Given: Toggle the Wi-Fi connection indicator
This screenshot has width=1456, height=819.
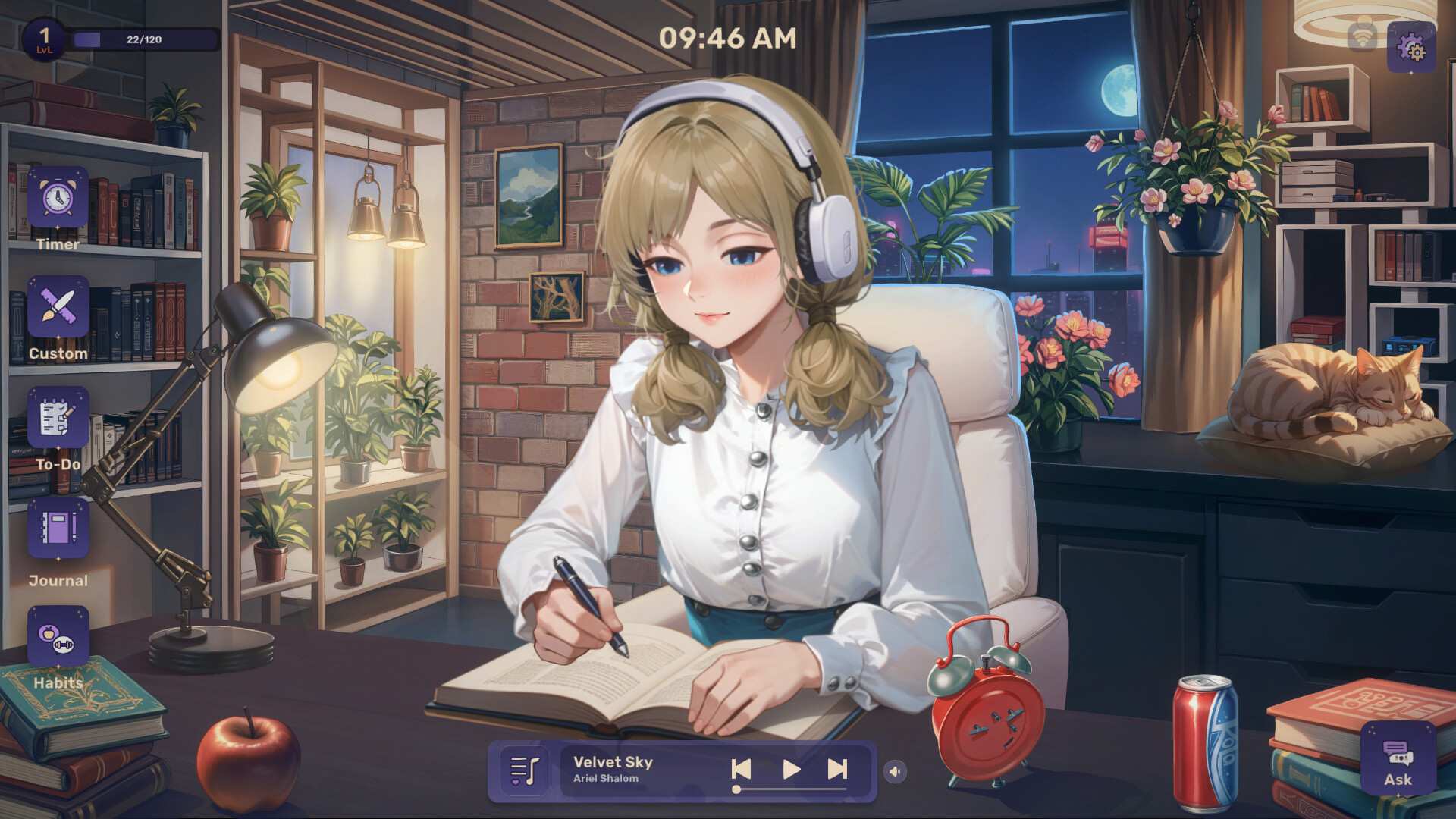Looking at the screenshot, I should [x=1361, y=36].
